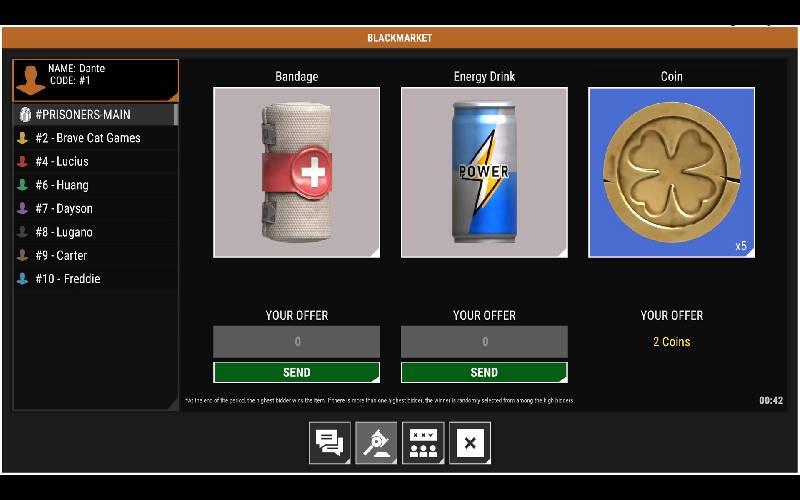Open the #PRISONERS-MAIN chat channel
The height and width of the screenshot is (500, 800).
click(x=95, y=114)
